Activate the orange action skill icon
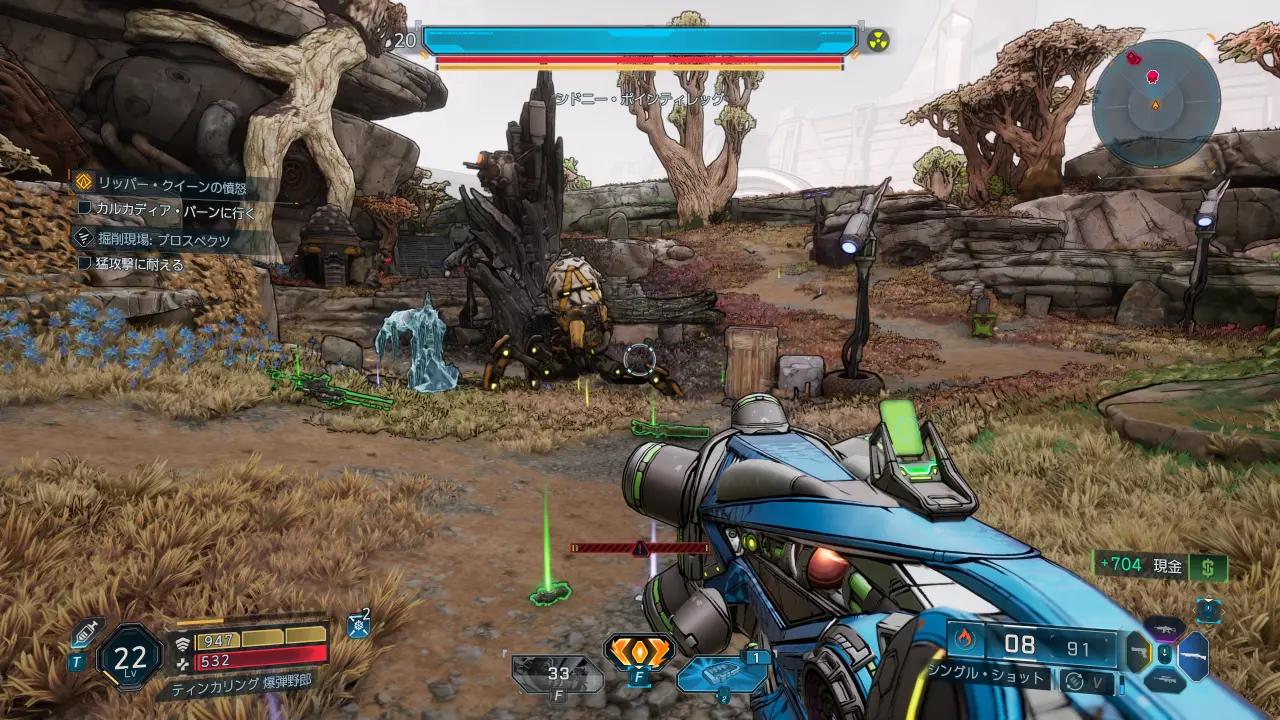The image size is (1280, 720). (x=639, y=651)
